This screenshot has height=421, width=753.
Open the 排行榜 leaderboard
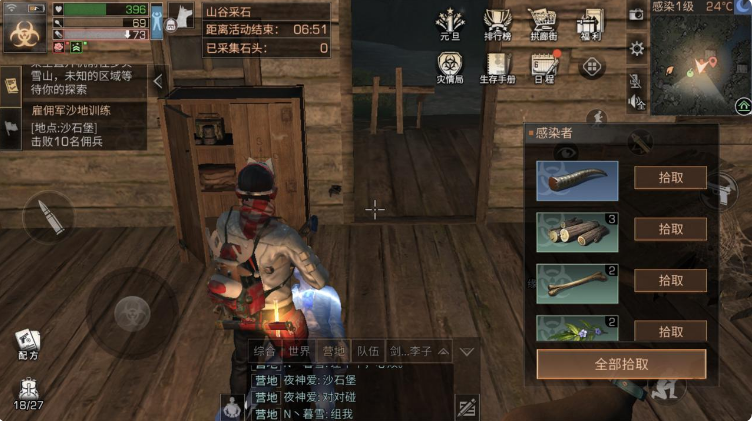498,24
